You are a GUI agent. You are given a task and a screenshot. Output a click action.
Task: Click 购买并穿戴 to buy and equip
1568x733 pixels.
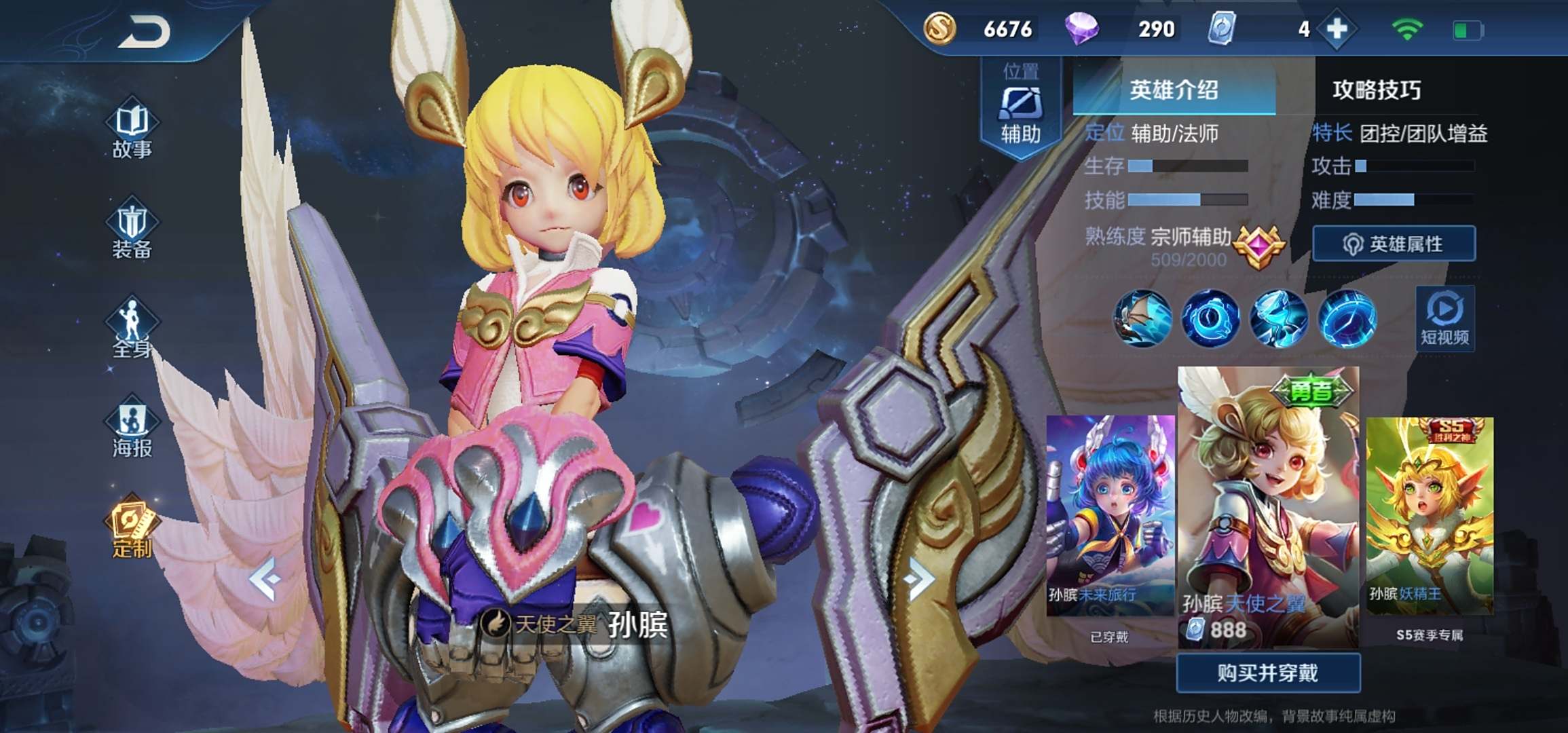tap(1268, 673)
